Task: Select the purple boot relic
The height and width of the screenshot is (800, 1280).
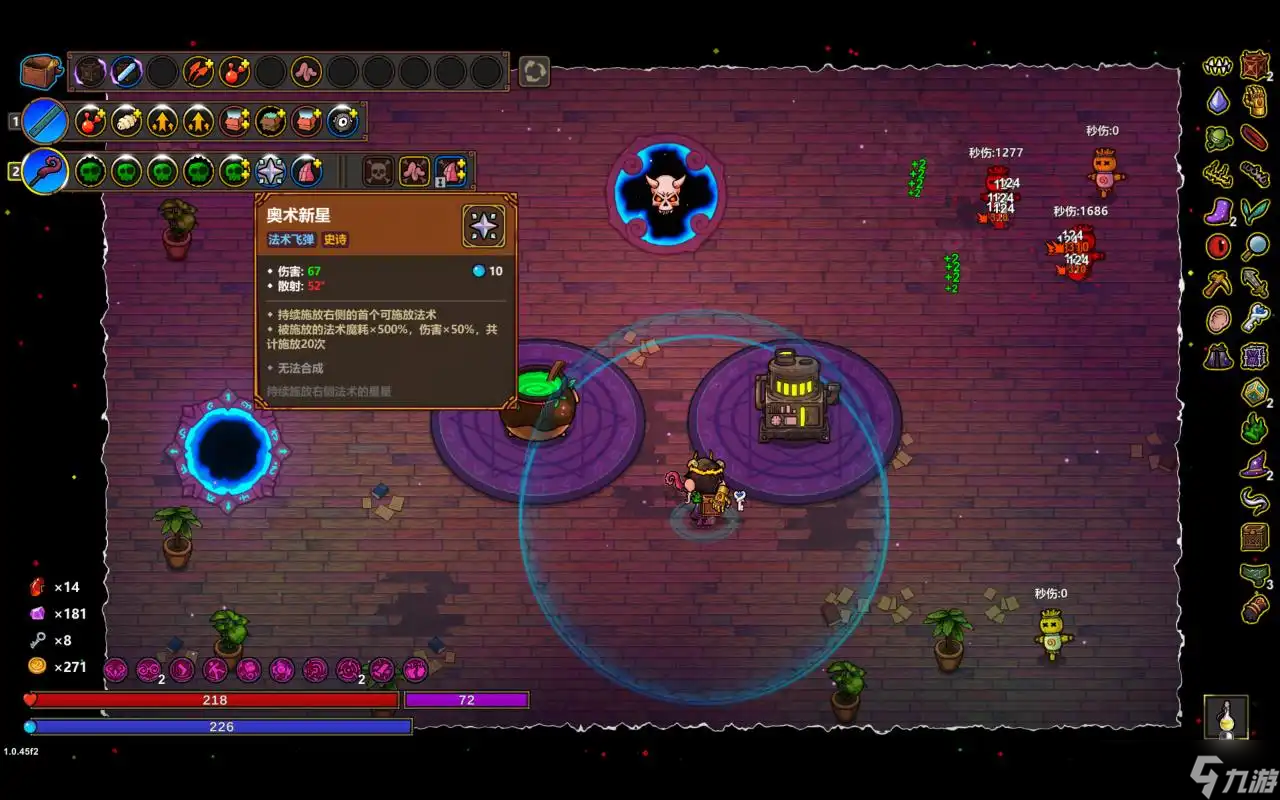Action: 1218,211
